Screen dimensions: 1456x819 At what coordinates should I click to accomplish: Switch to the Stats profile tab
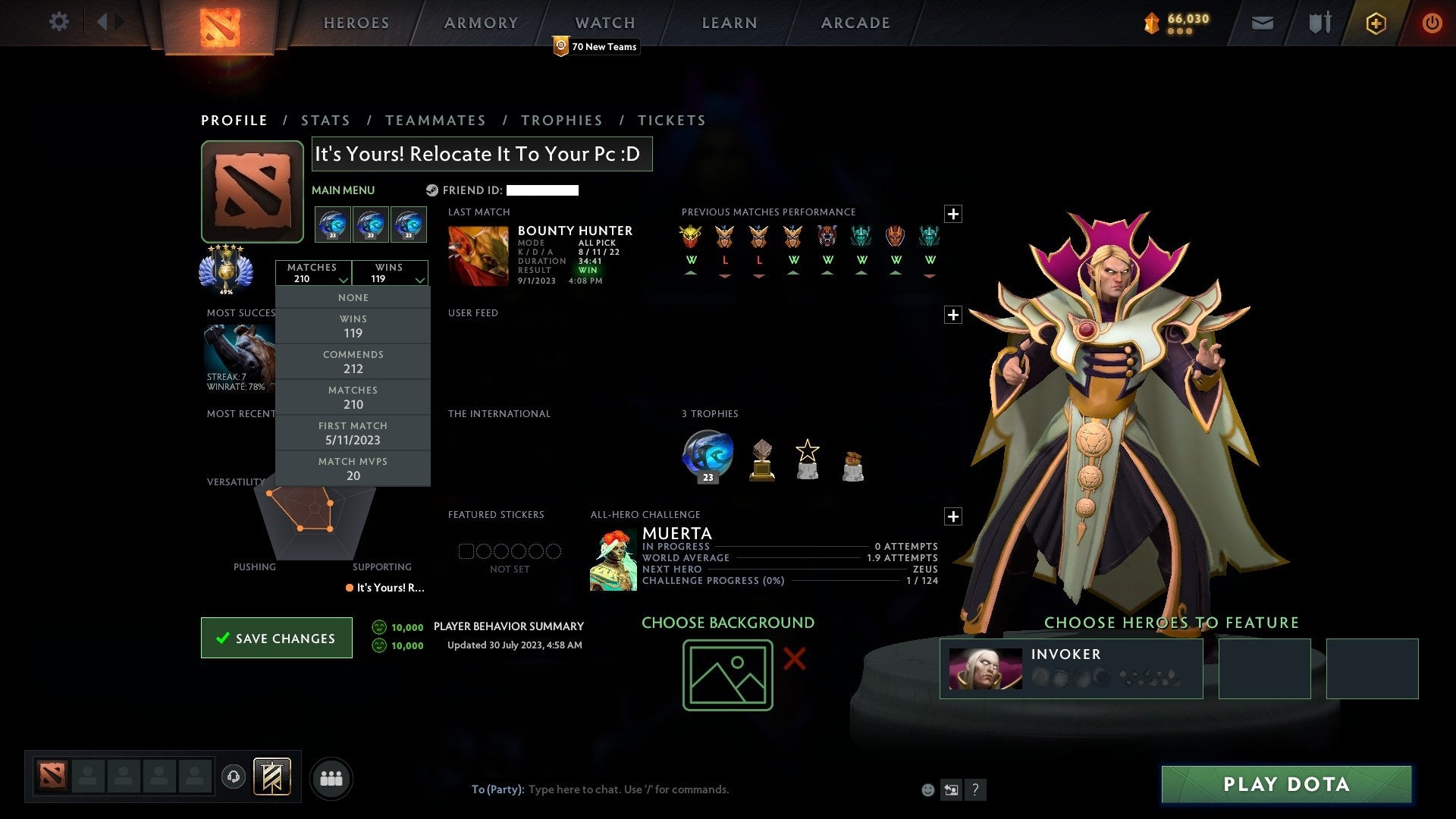[325, 121]
